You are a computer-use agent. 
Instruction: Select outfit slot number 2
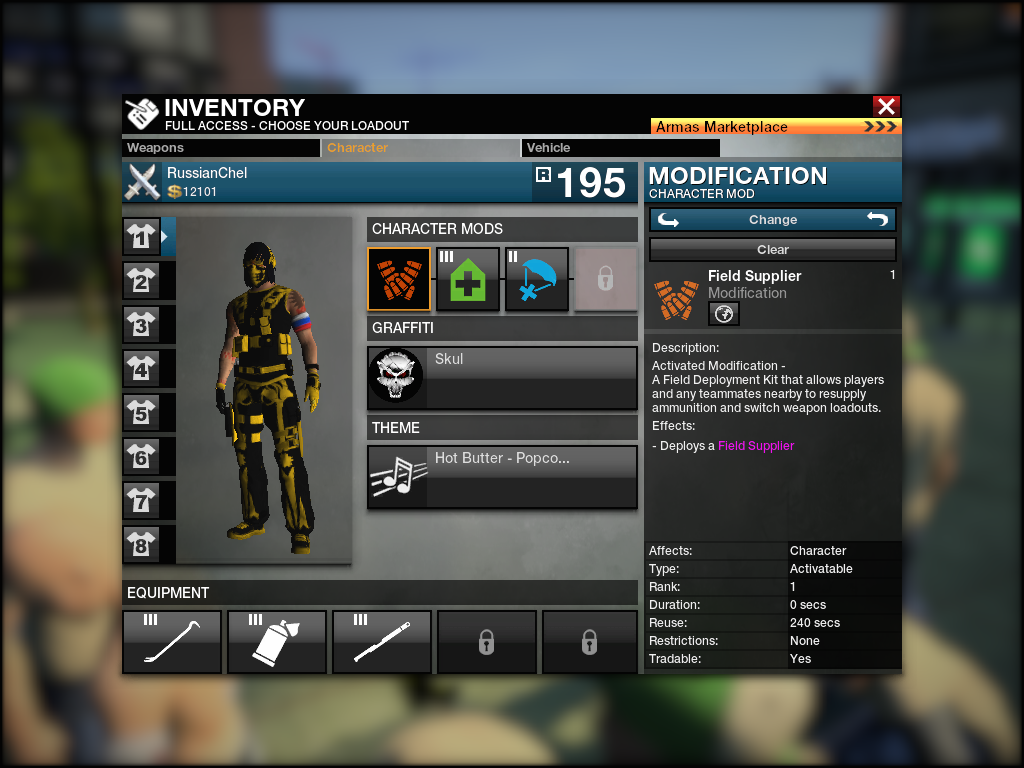[141, 281]
